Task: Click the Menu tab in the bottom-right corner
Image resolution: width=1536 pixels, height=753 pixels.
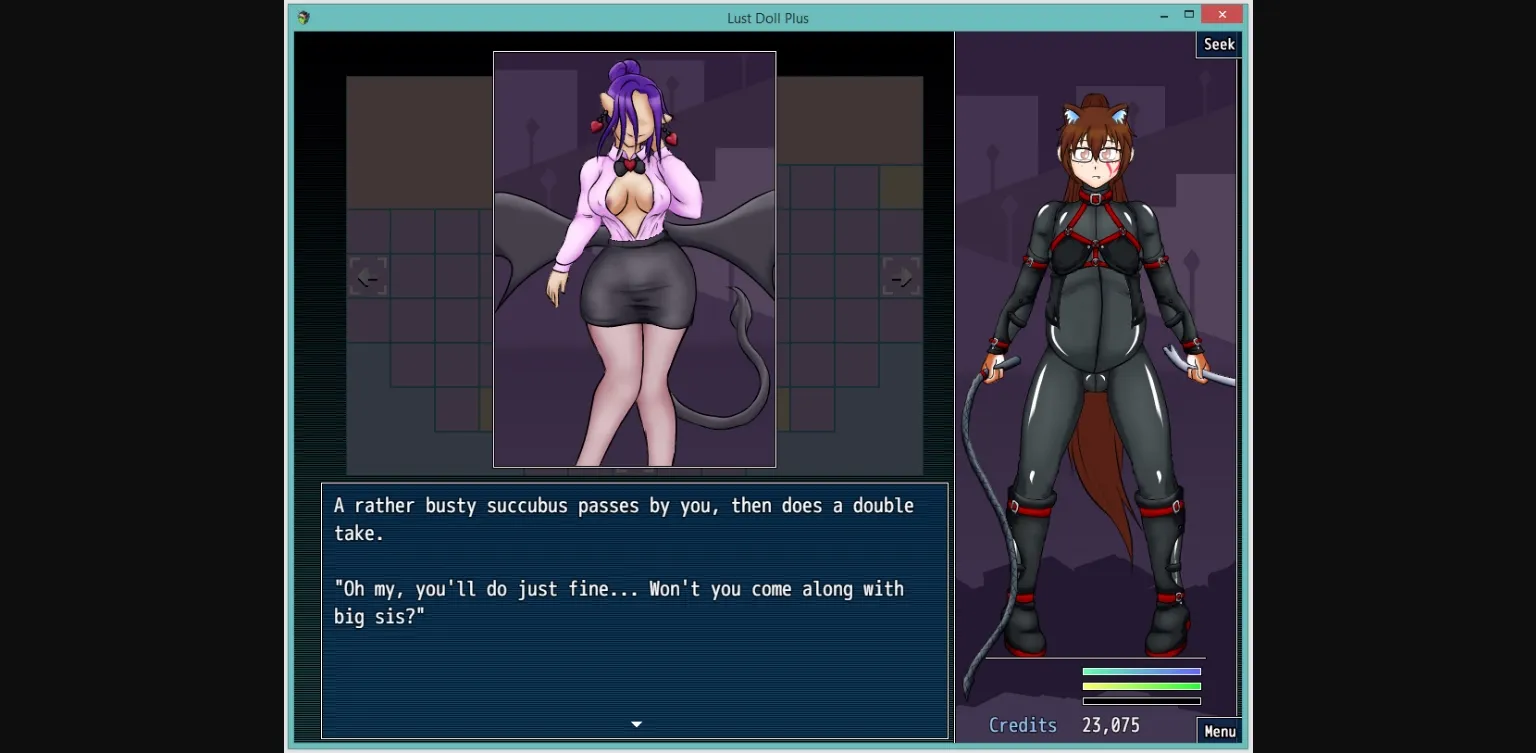Action: coord(1219,731)
